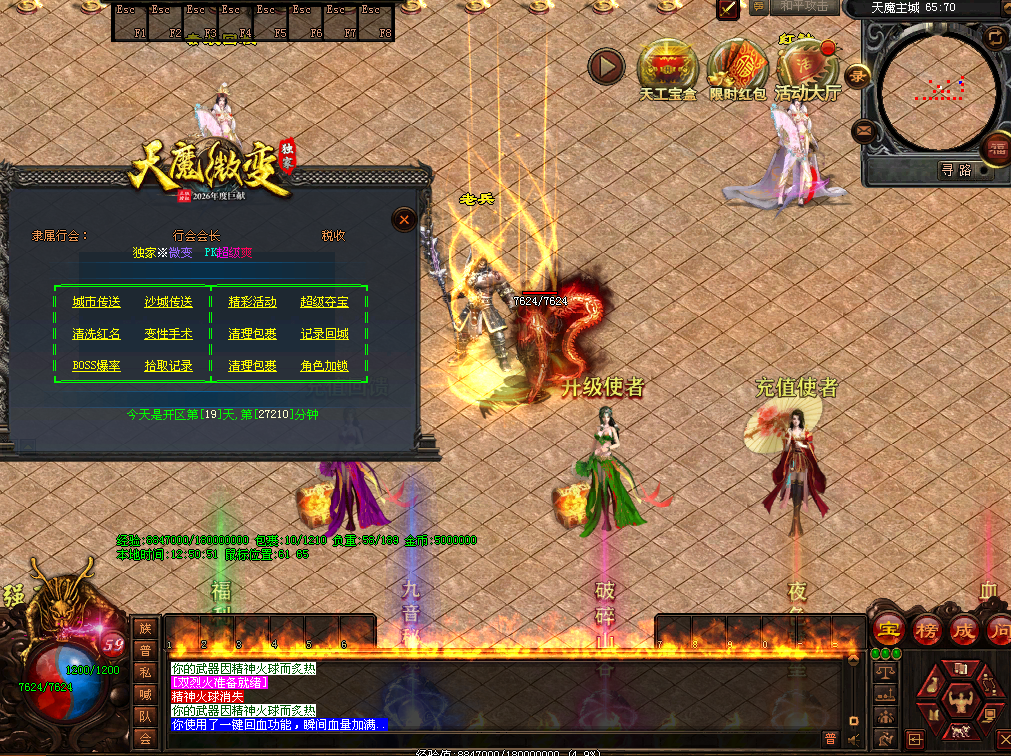This screenshot has width=1011, height=756.
Task: Open the mail envelope icon
Action: [x=862, y=130]
